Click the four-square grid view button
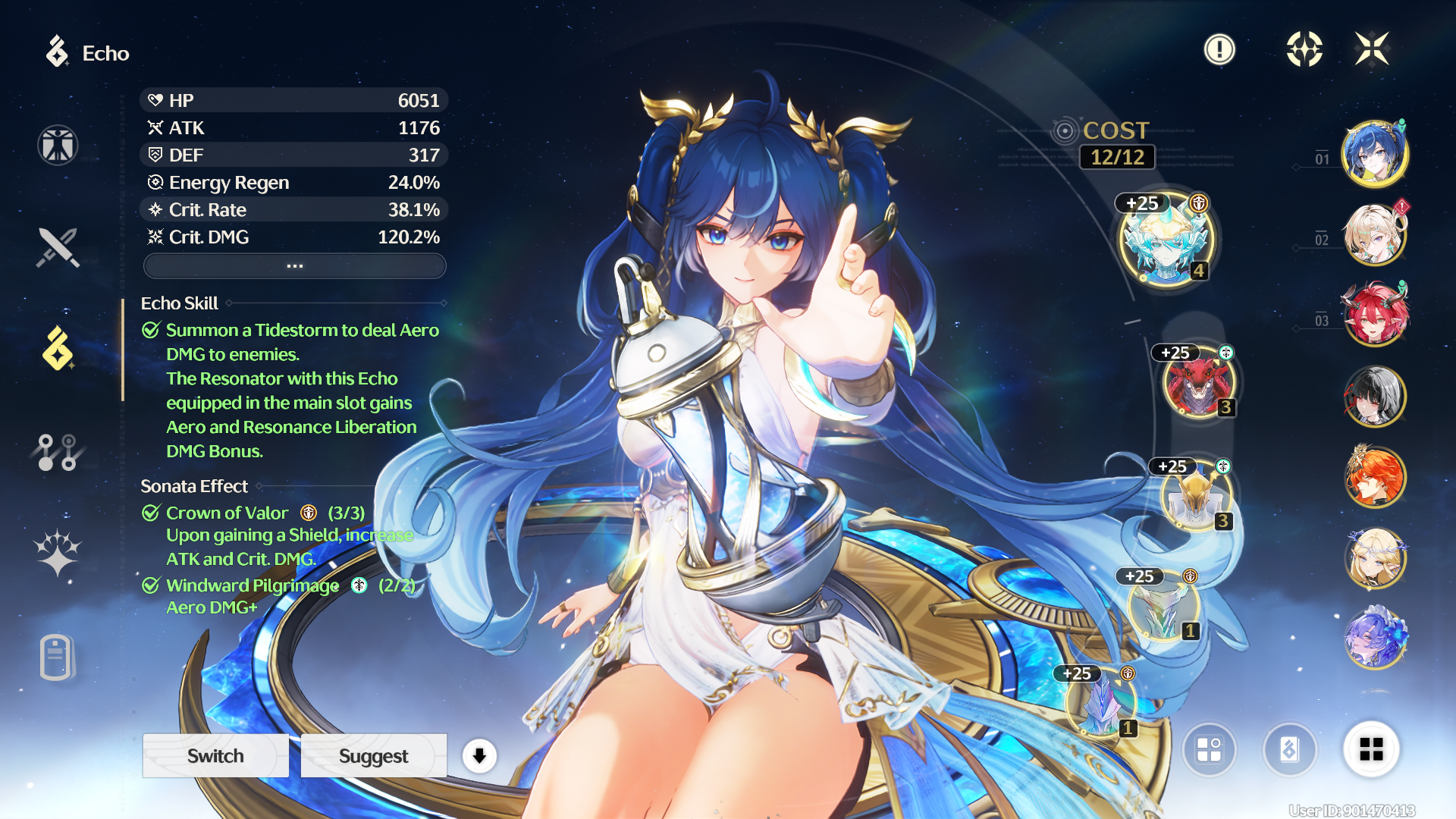The height and width of the screenshot is (819, 1456). [1371, 749]
